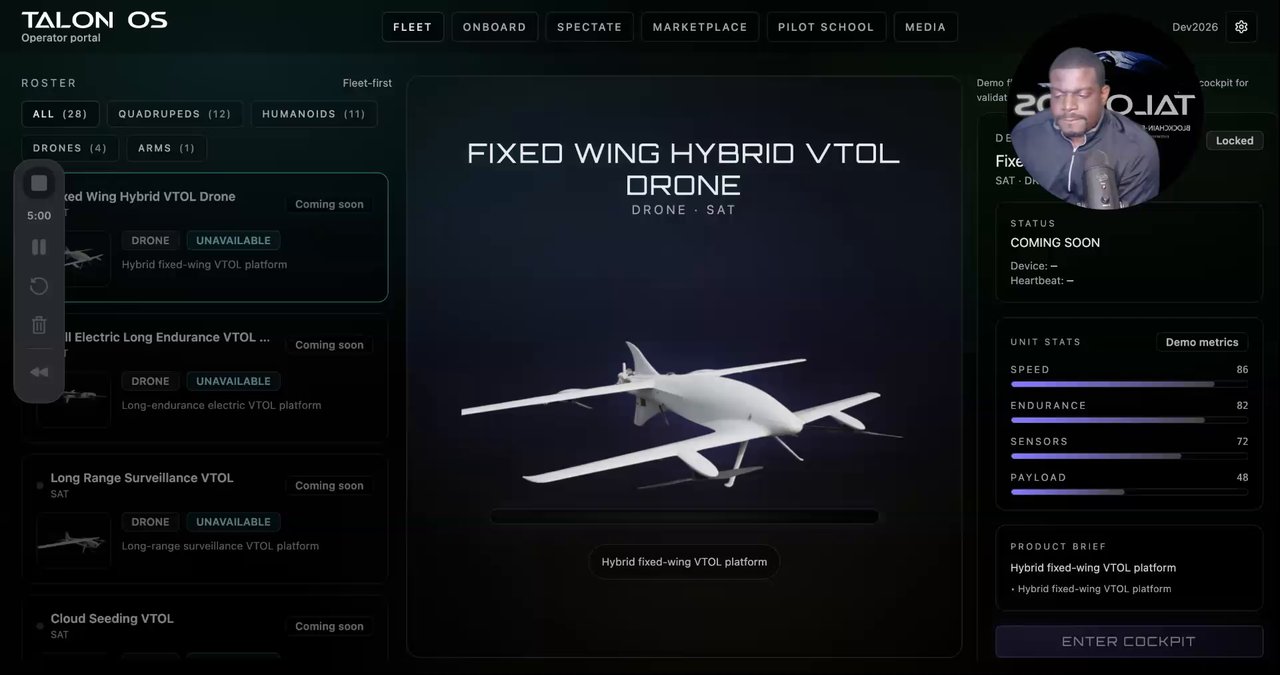Show only Humanoids in roster

point(313,114)
